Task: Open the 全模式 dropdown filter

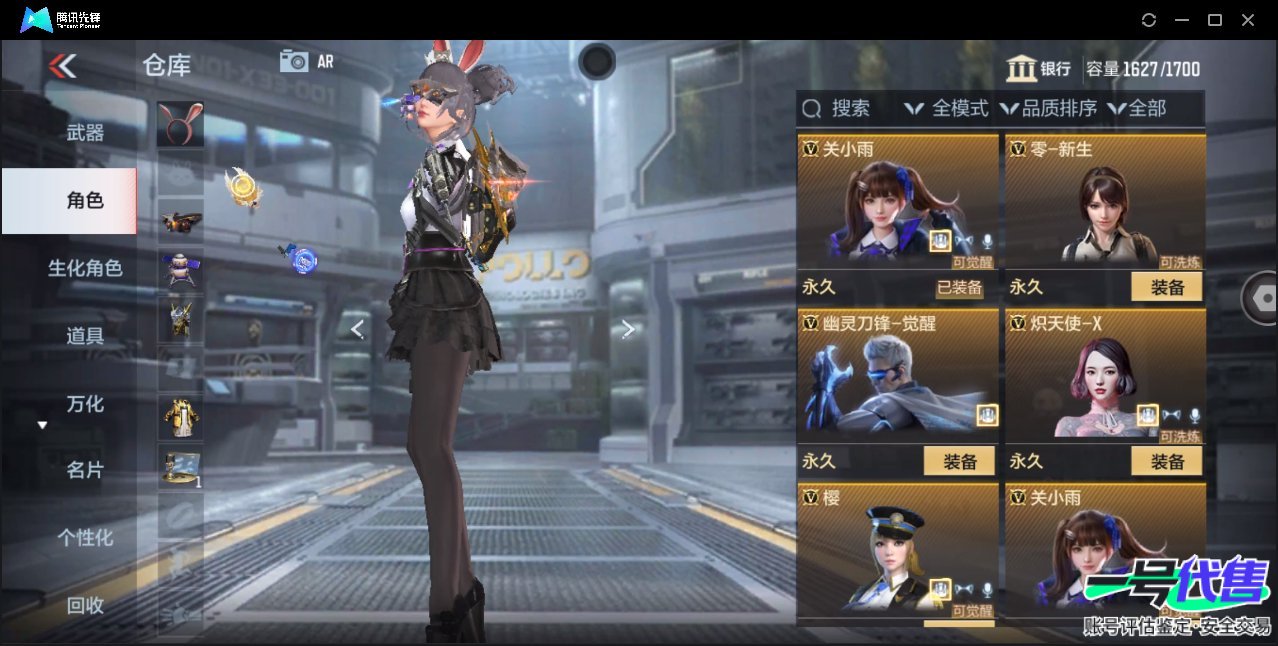Action: pyautogui.click(x=946, y=108)
